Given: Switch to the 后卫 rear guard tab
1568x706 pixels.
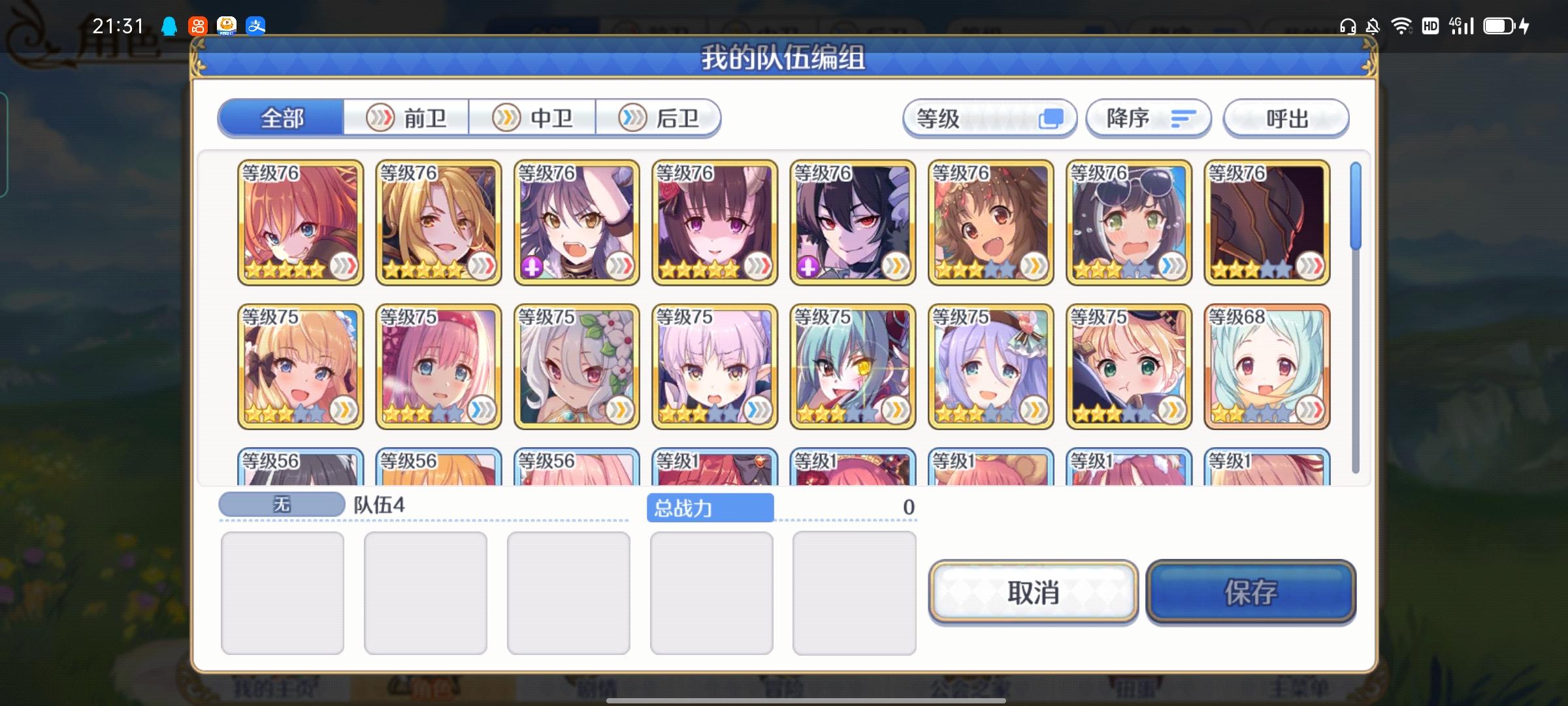Looking at the screenshot, I should point(659,118).
